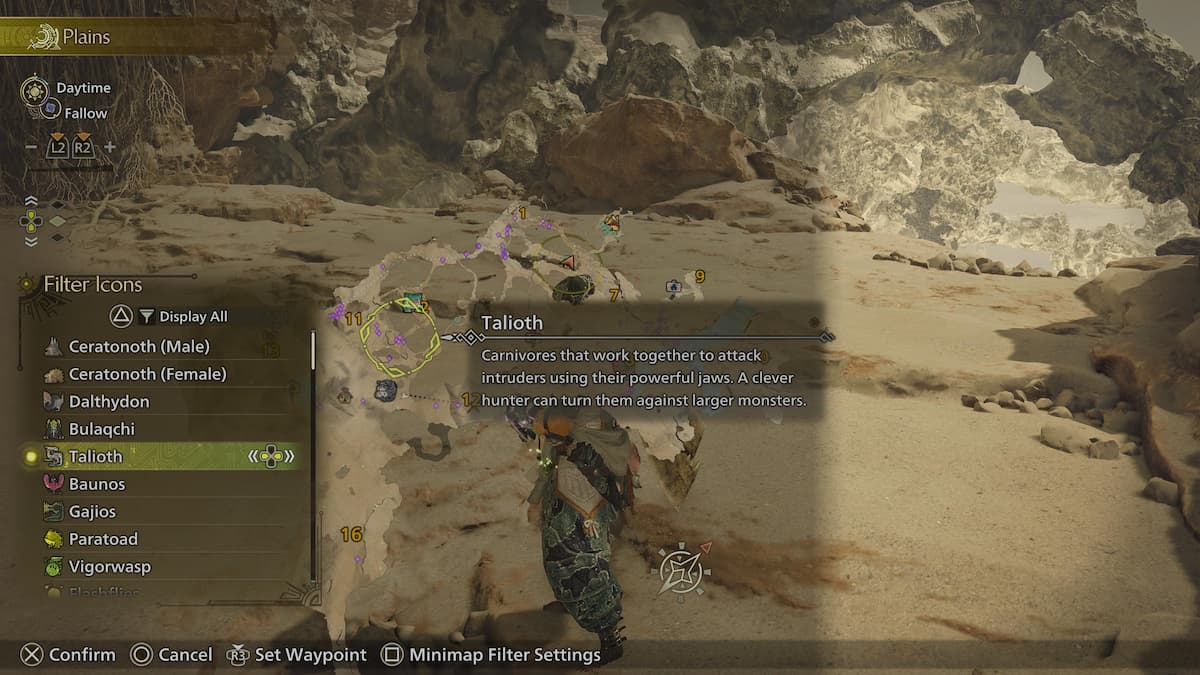The width and height of the screenshot is (1200, 675).
Task: Select the Paratoad filter entry
Action: click(103, 539)
